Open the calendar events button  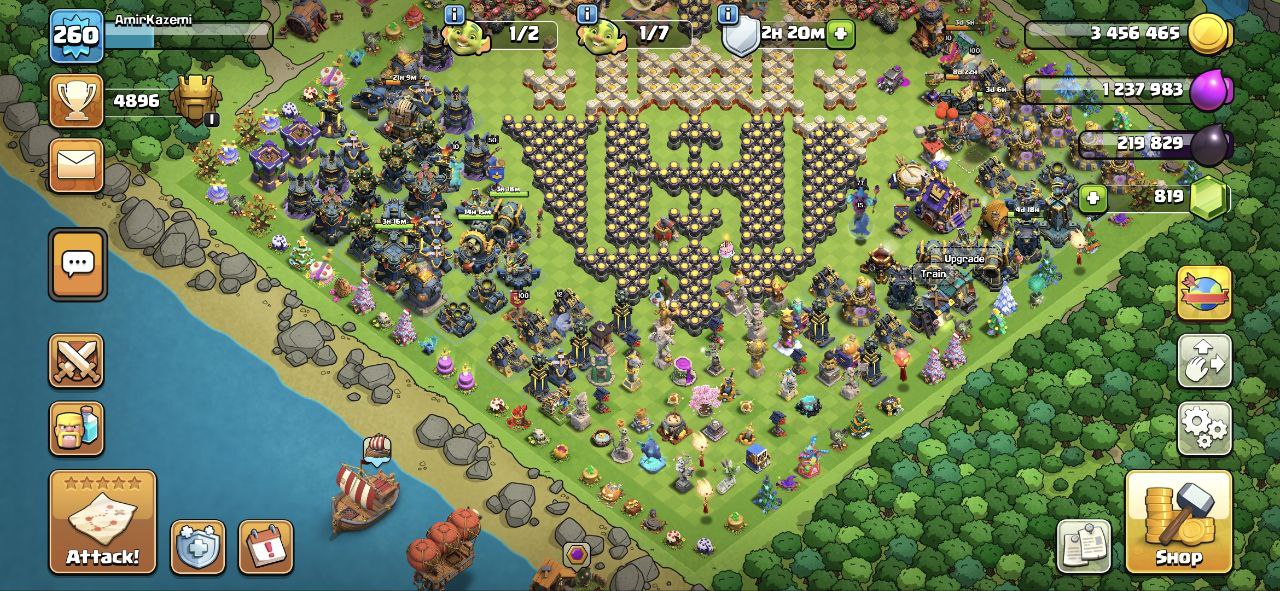tap(266, 547)
